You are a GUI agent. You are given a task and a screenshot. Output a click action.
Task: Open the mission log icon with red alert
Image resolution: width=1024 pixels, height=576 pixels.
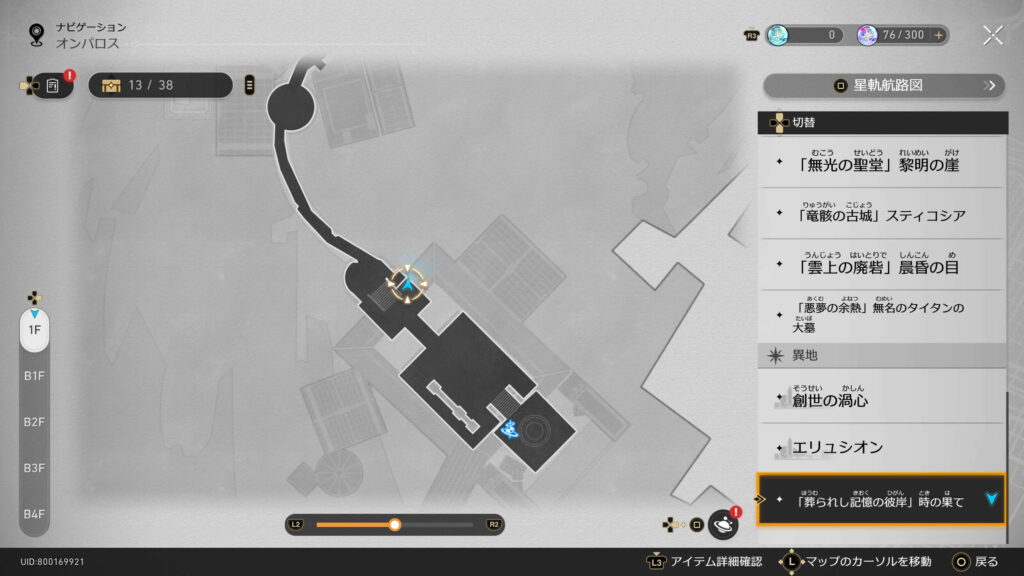pos(53,85)
